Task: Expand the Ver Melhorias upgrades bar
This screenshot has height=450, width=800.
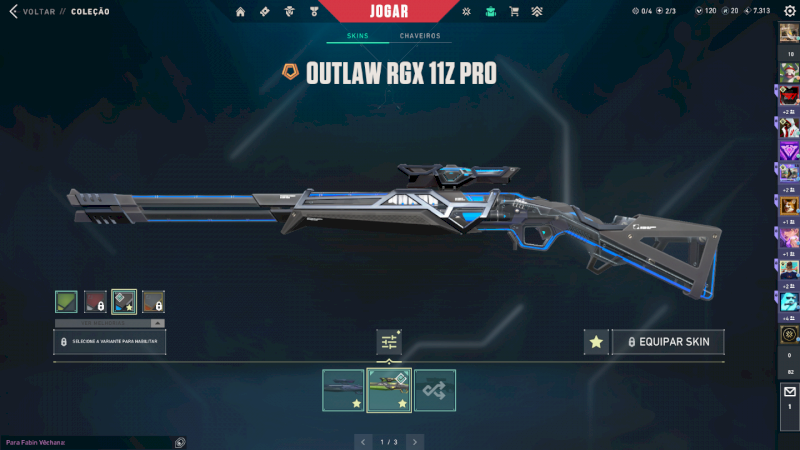Action: [x=110, y=323]
